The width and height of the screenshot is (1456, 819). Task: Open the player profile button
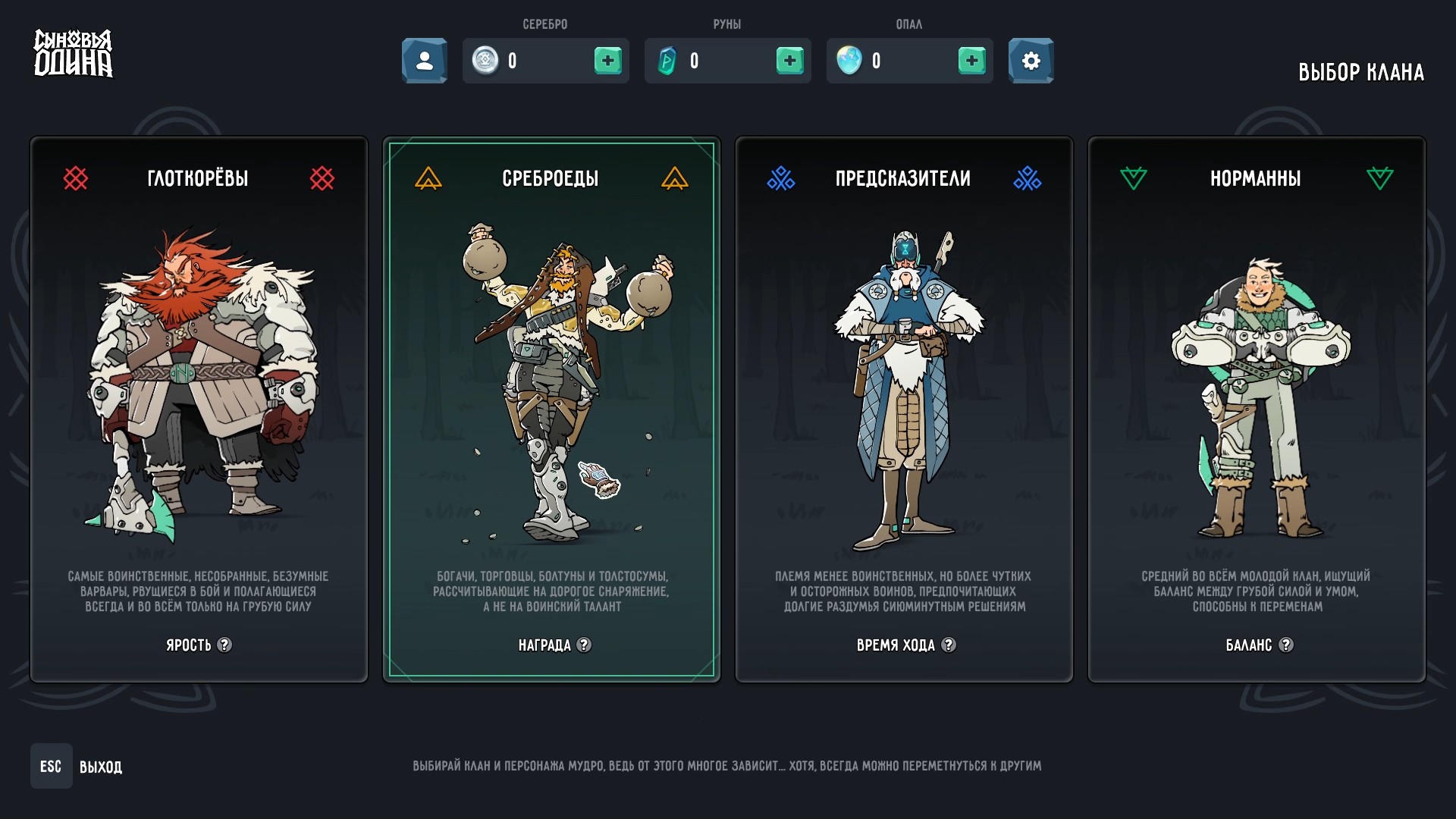click(x=425, y=61)
